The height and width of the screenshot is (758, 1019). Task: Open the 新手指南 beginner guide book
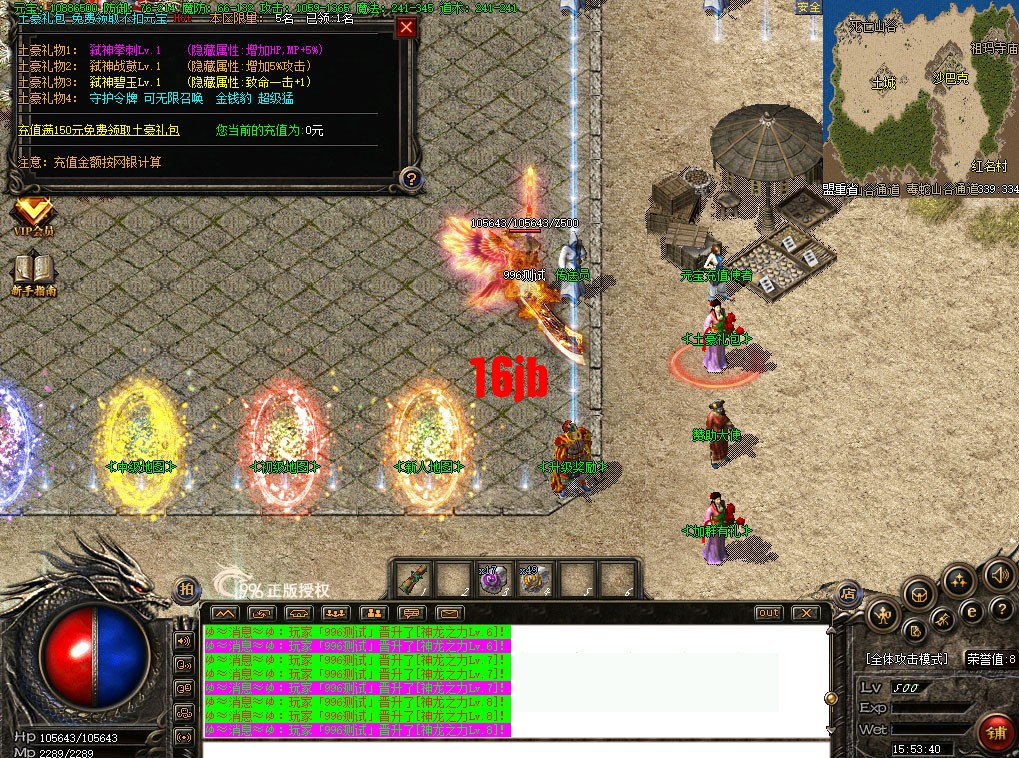pos(33,272)
